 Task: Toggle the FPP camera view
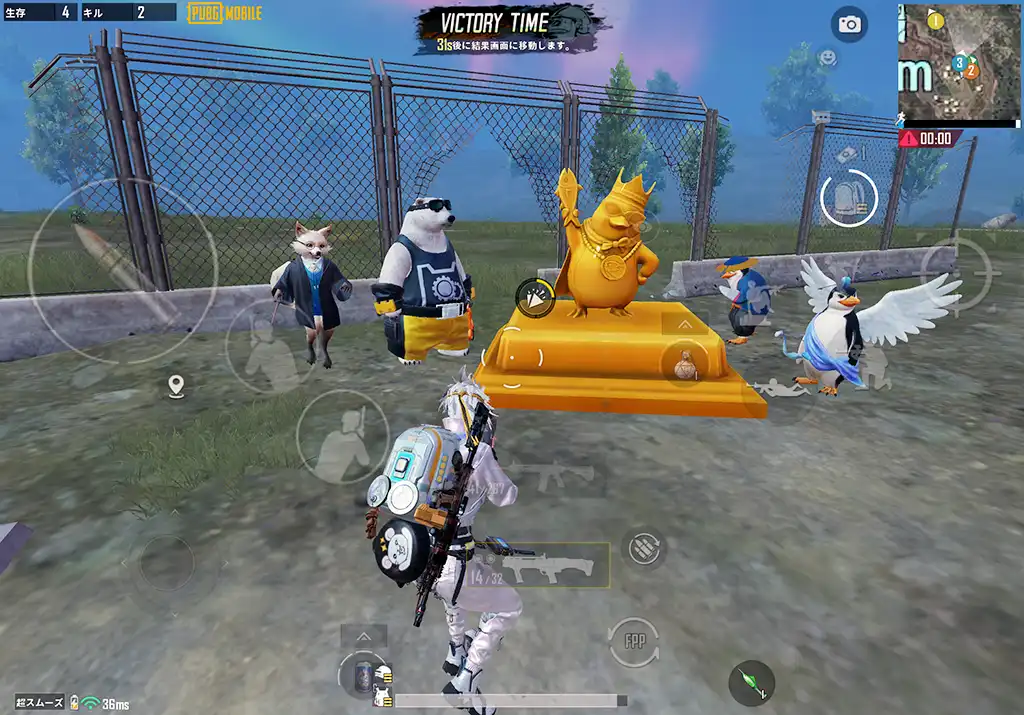[634, 640]
